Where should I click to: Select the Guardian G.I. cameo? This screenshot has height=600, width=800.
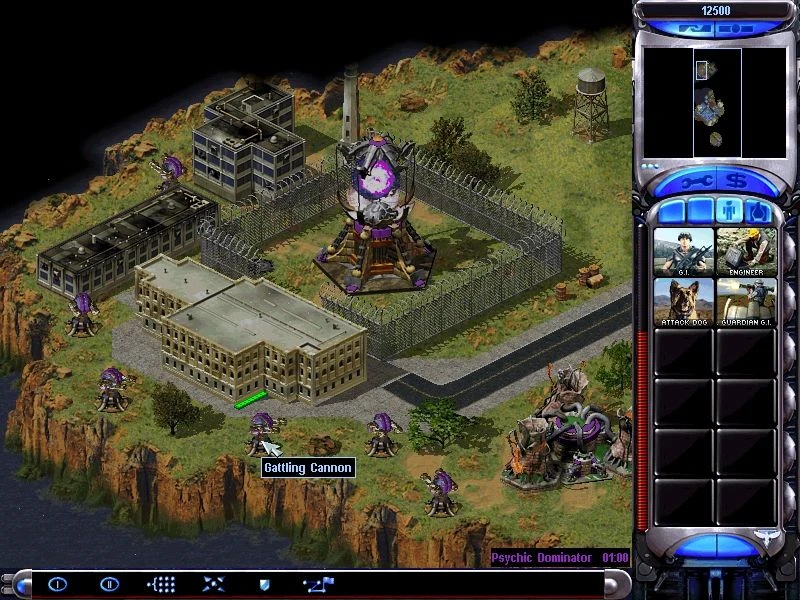746,302
